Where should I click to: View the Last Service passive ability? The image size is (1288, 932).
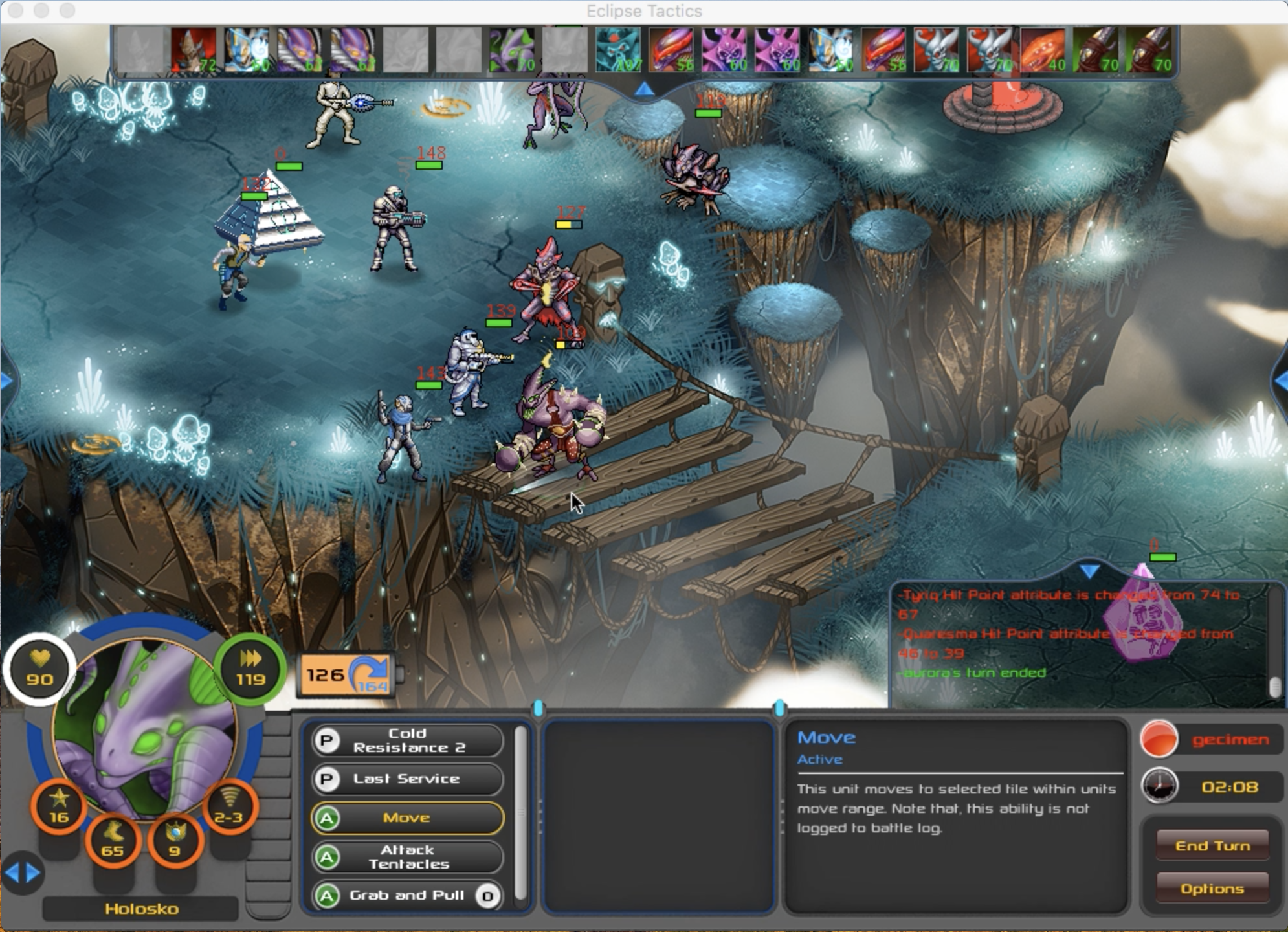[x=407, y=779]
